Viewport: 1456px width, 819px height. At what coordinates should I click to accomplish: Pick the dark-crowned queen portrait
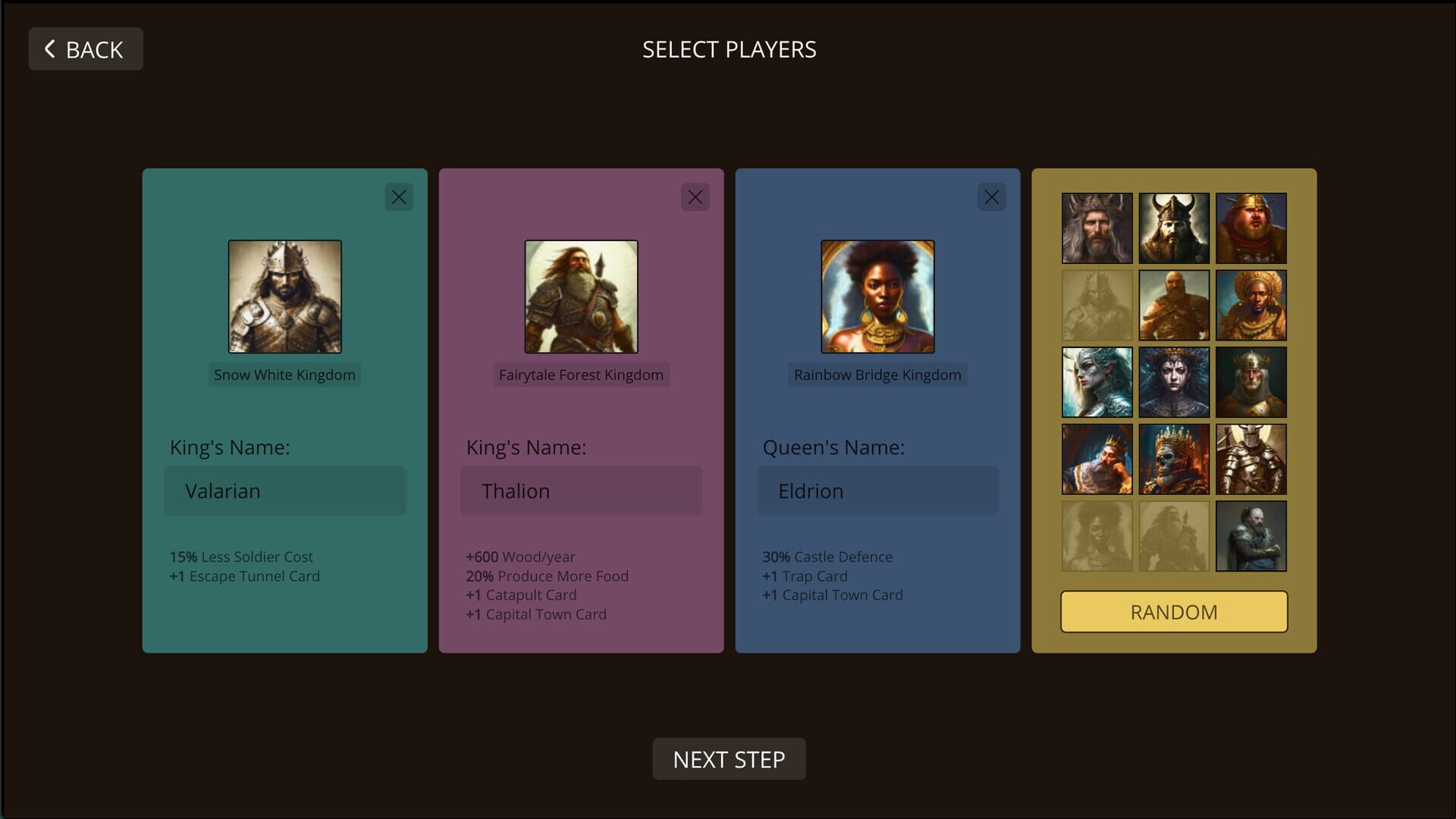coord(1174,381)
